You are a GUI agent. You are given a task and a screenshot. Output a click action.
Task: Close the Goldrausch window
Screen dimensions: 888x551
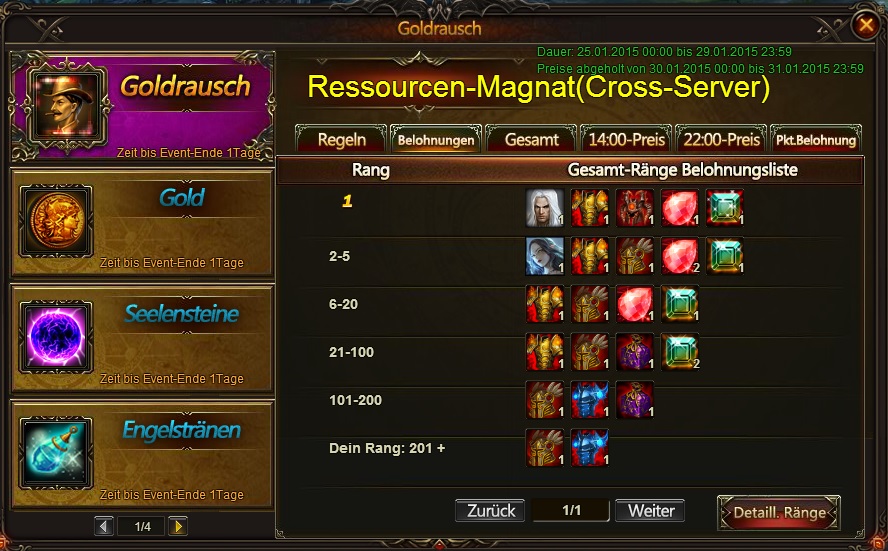pyautogui.click(x=864, y=26)
